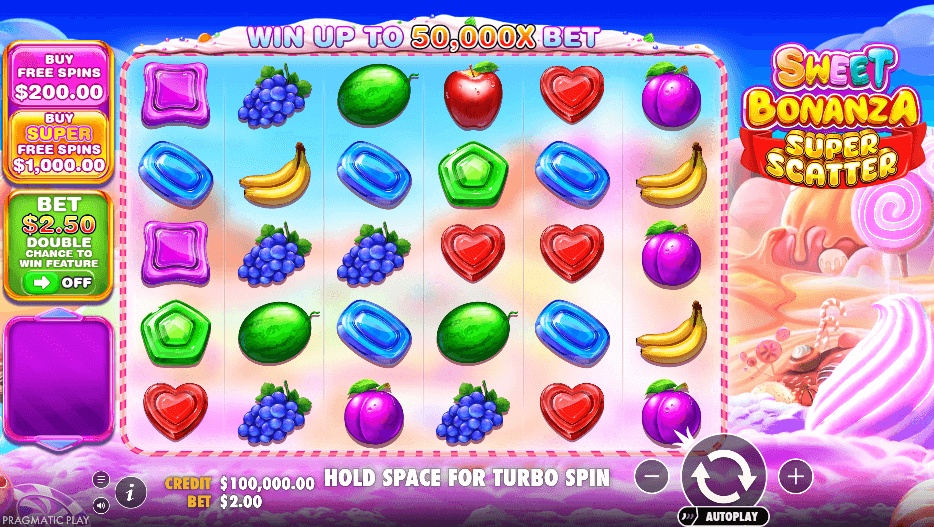Image resolution: width=934 pixels, height=527 pixels.
Task: Decrease the bet with the minus button
Action: coord(651,477)
